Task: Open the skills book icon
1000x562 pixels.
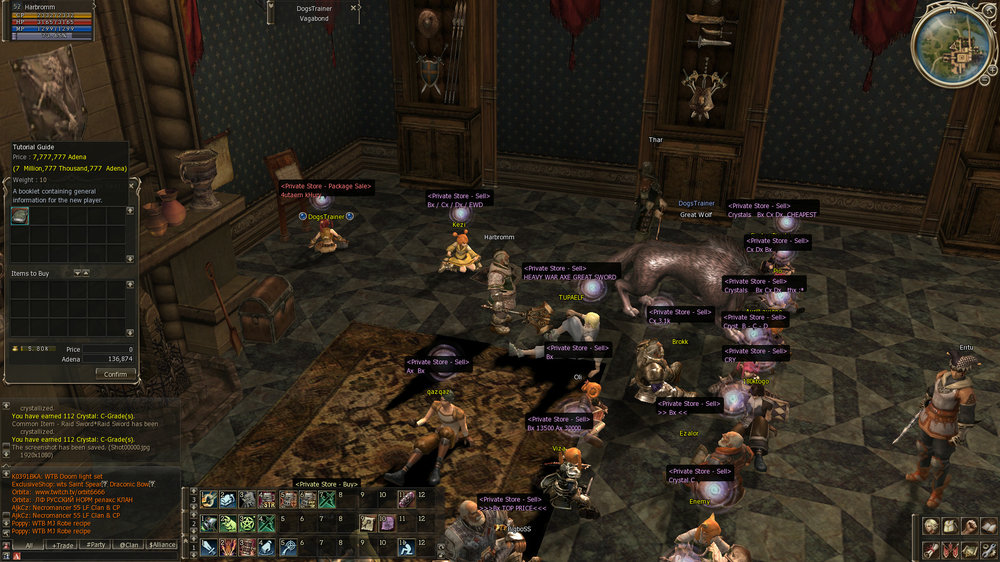Action: pyautogui.click(x=987, y=526)
